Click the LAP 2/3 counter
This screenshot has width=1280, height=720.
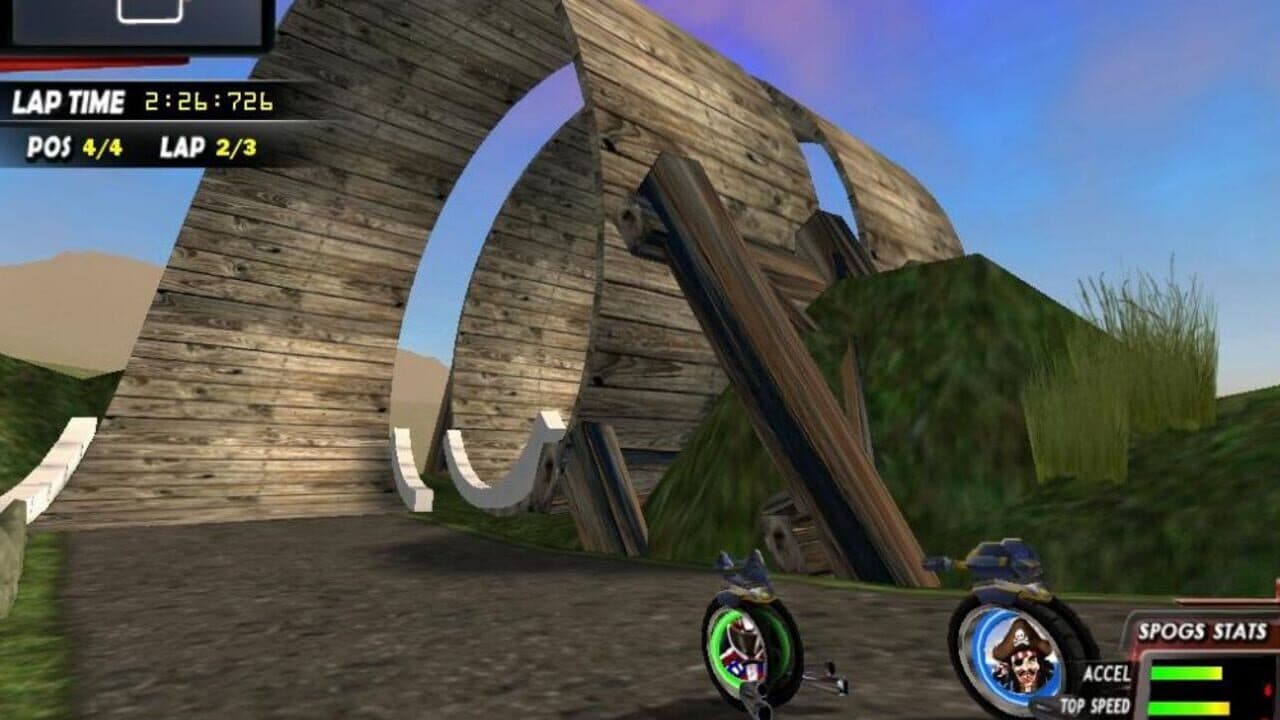point(205,145)
